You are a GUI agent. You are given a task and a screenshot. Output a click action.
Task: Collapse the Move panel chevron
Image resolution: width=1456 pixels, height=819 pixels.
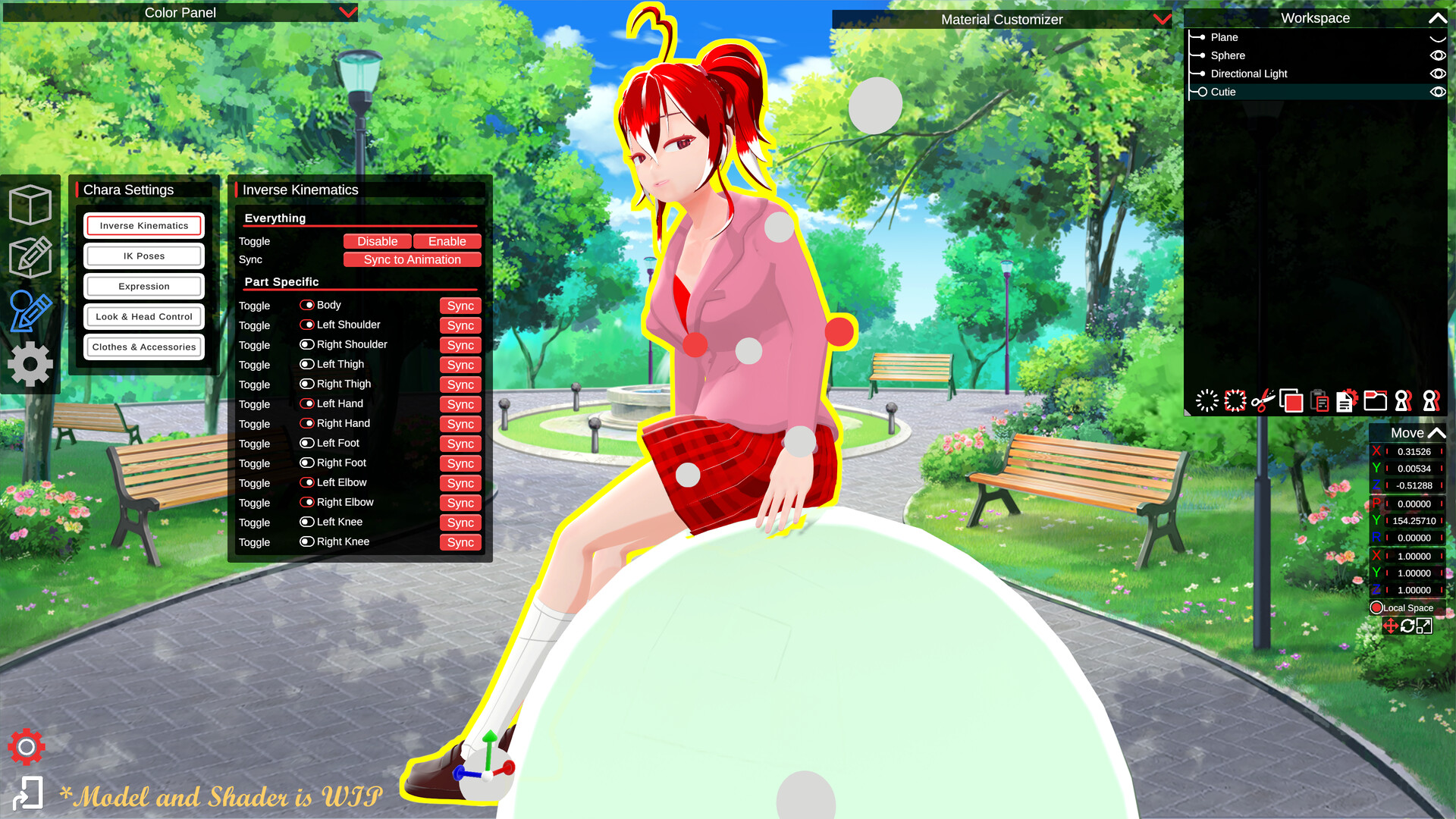coord(1437,432)
